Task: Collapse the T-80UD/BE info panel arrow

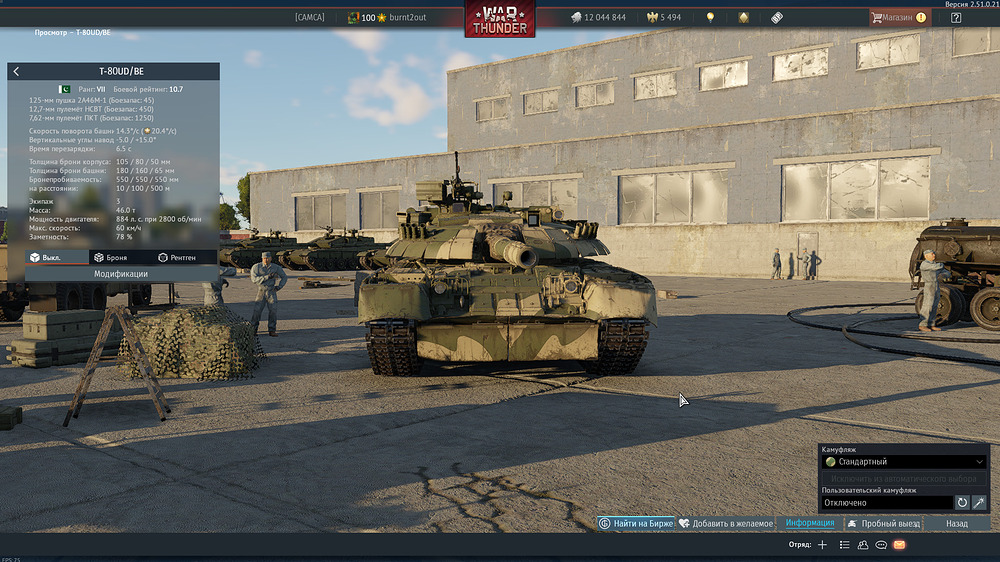Action: 16,72
